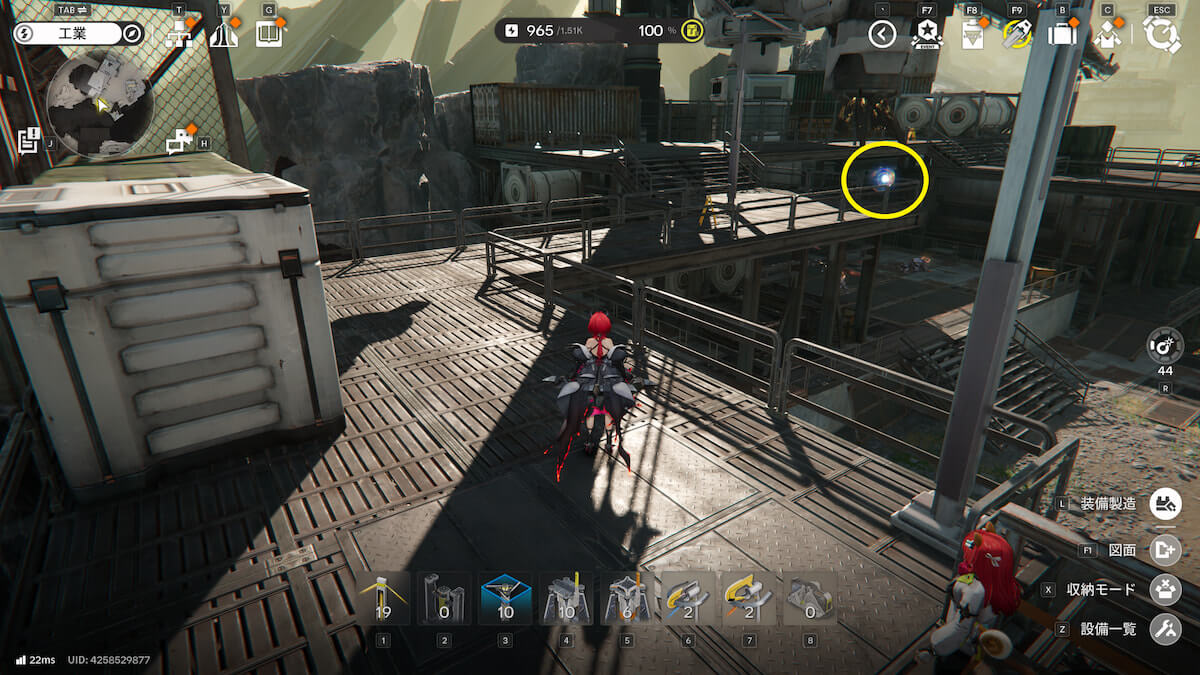
Task: Open the circular minimap
Action: tap(99, 105)
